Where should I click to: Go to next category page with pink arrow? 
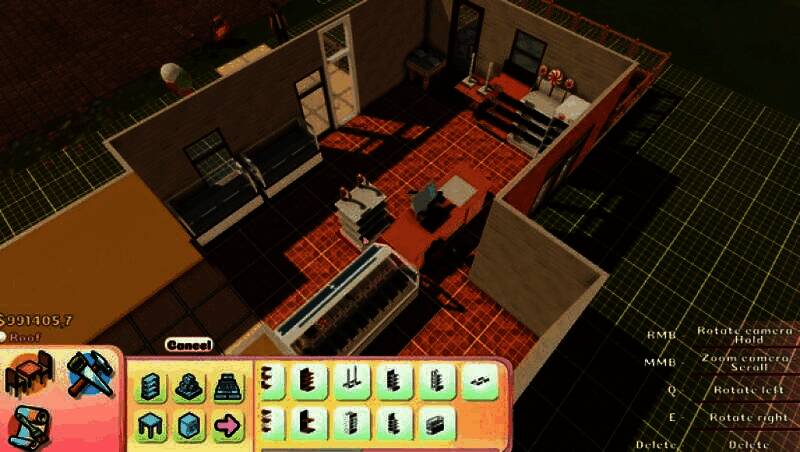click(x=226, y=425)
